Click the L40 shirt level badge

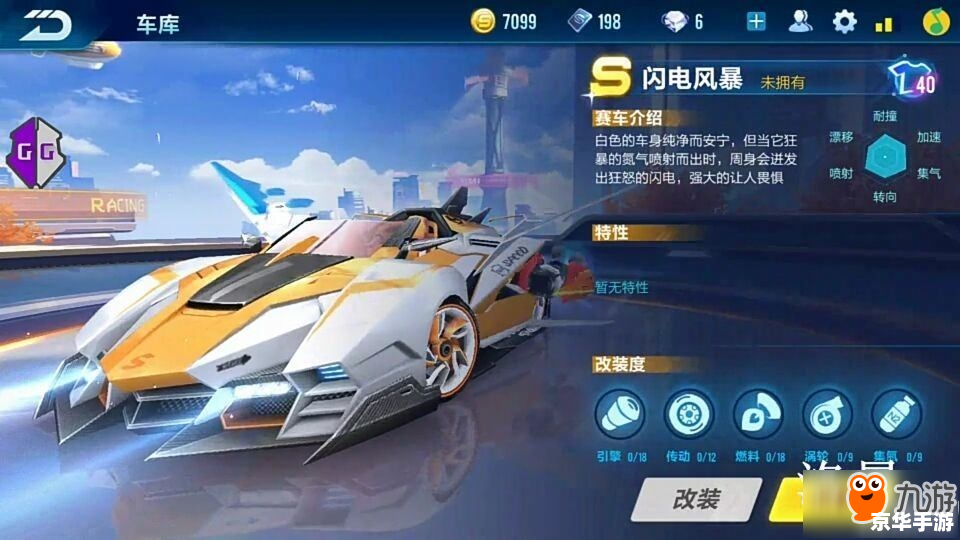[x=912, y=80]
